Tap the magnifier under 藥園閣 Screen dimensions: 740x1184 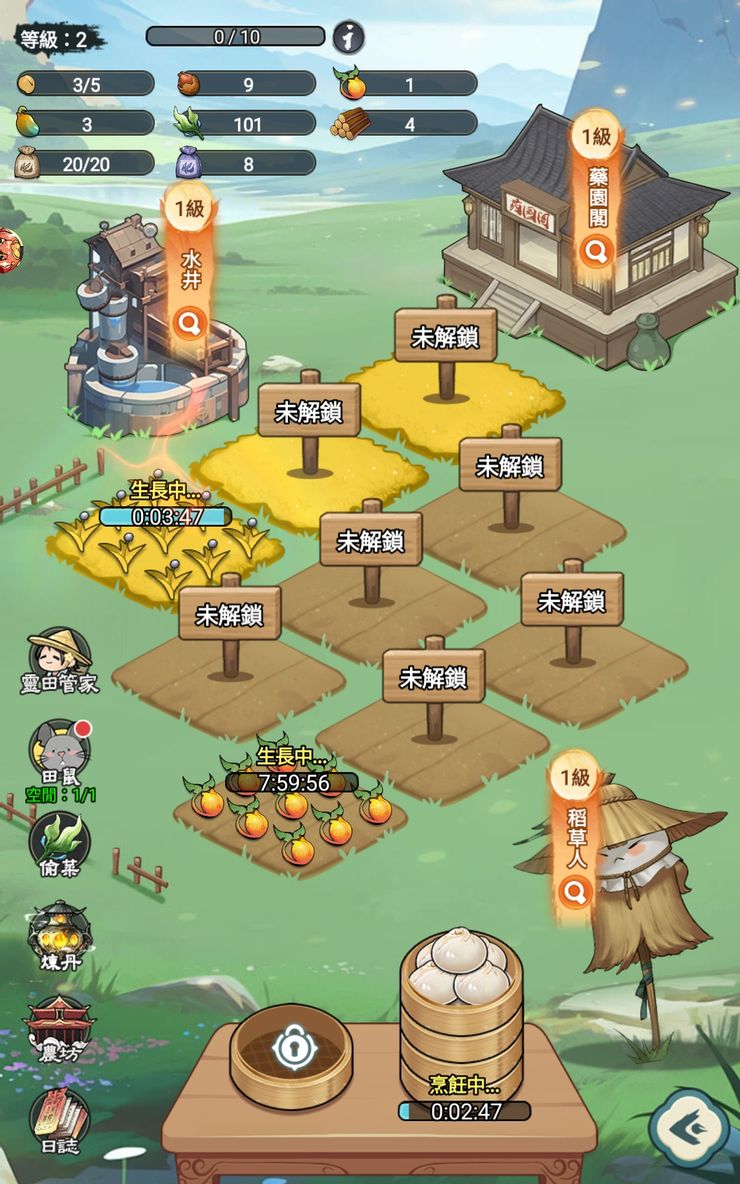[596, 252]
